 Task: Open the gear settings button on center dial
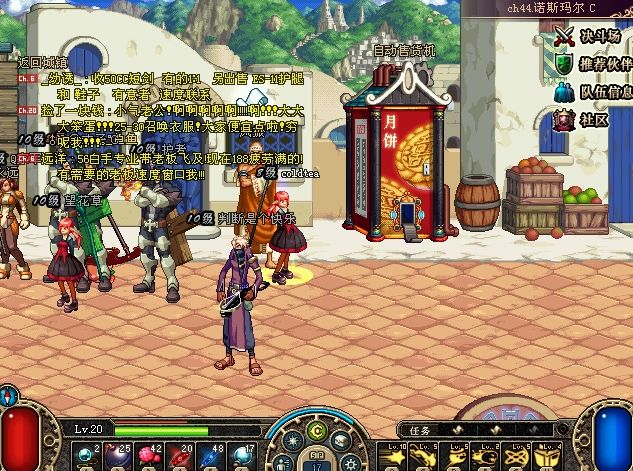(349, 462)
